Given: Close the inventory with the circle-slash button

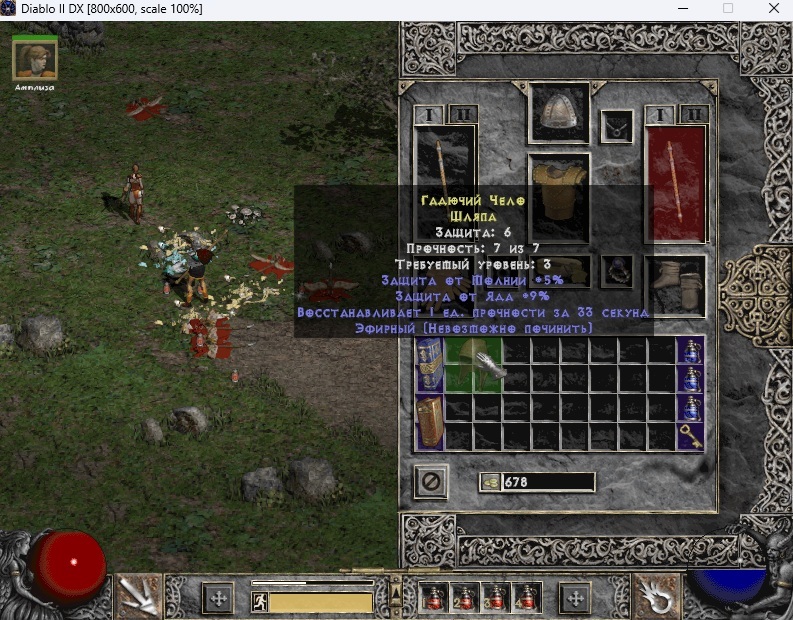Looking at the screenshot, I should click(431, 482).
